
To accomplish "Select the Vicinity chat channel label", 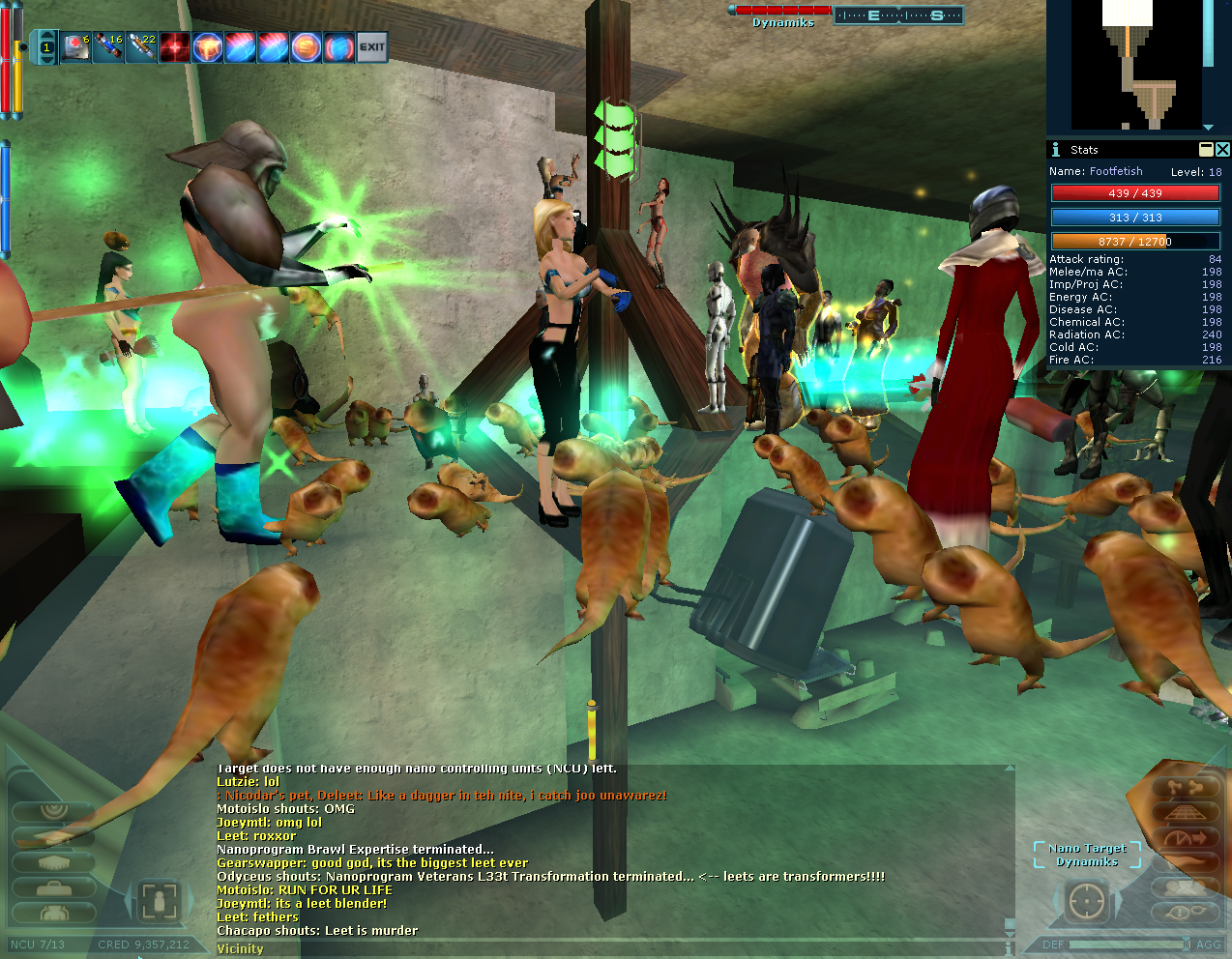I will click(x=240, y=949).
